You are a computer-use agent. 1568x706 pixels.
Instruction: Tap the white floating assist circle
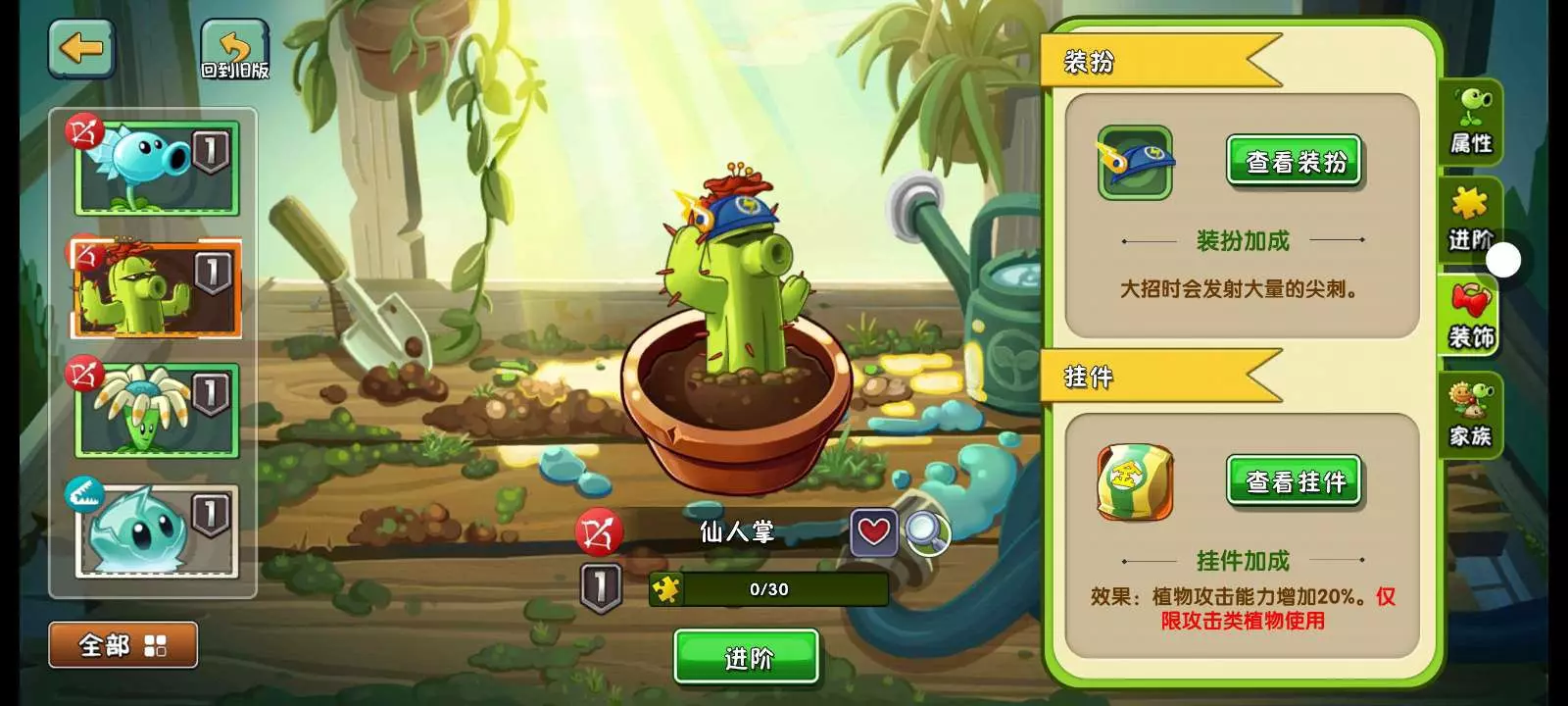1504,260
